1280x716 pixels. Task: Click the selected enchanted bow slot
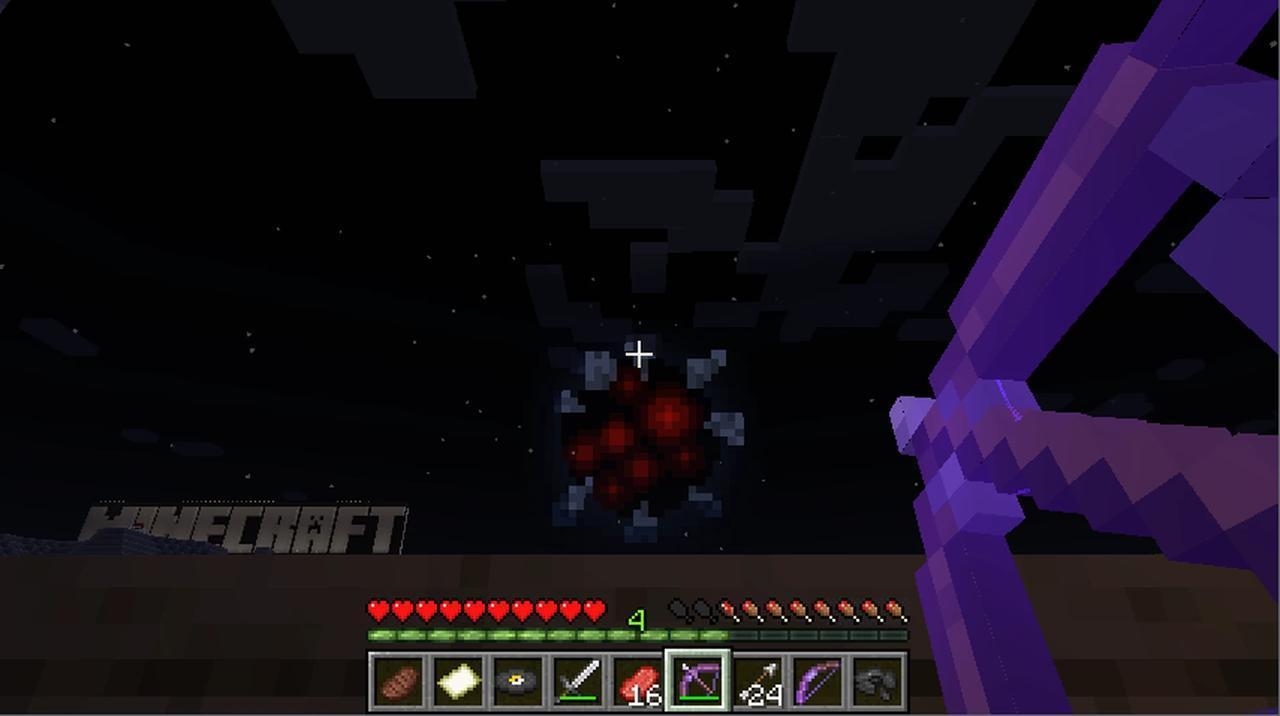[698, 681]
